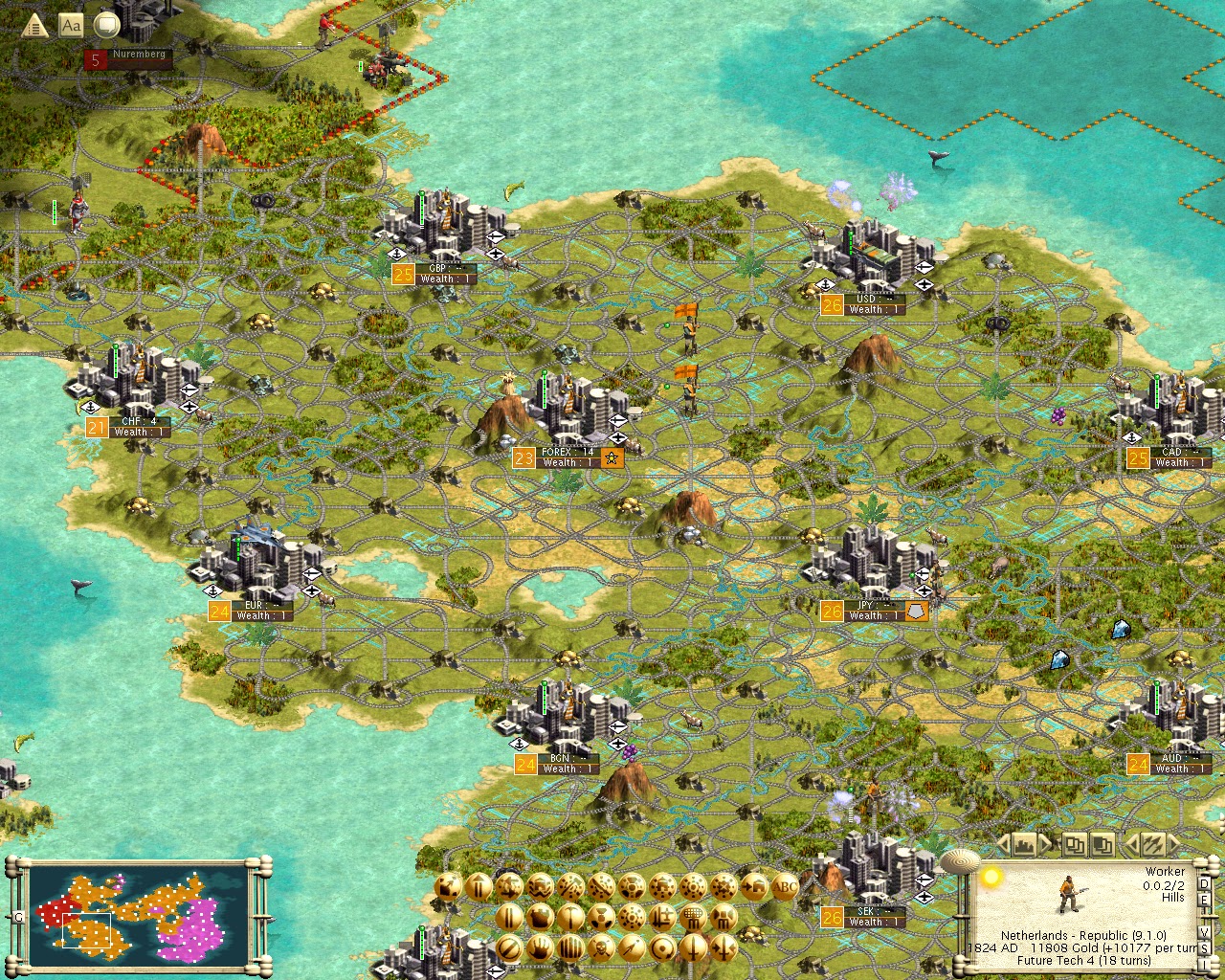Click the hand-shaped worker action icon
Viewport: 1225px width, 980px height.
(539, 949)
